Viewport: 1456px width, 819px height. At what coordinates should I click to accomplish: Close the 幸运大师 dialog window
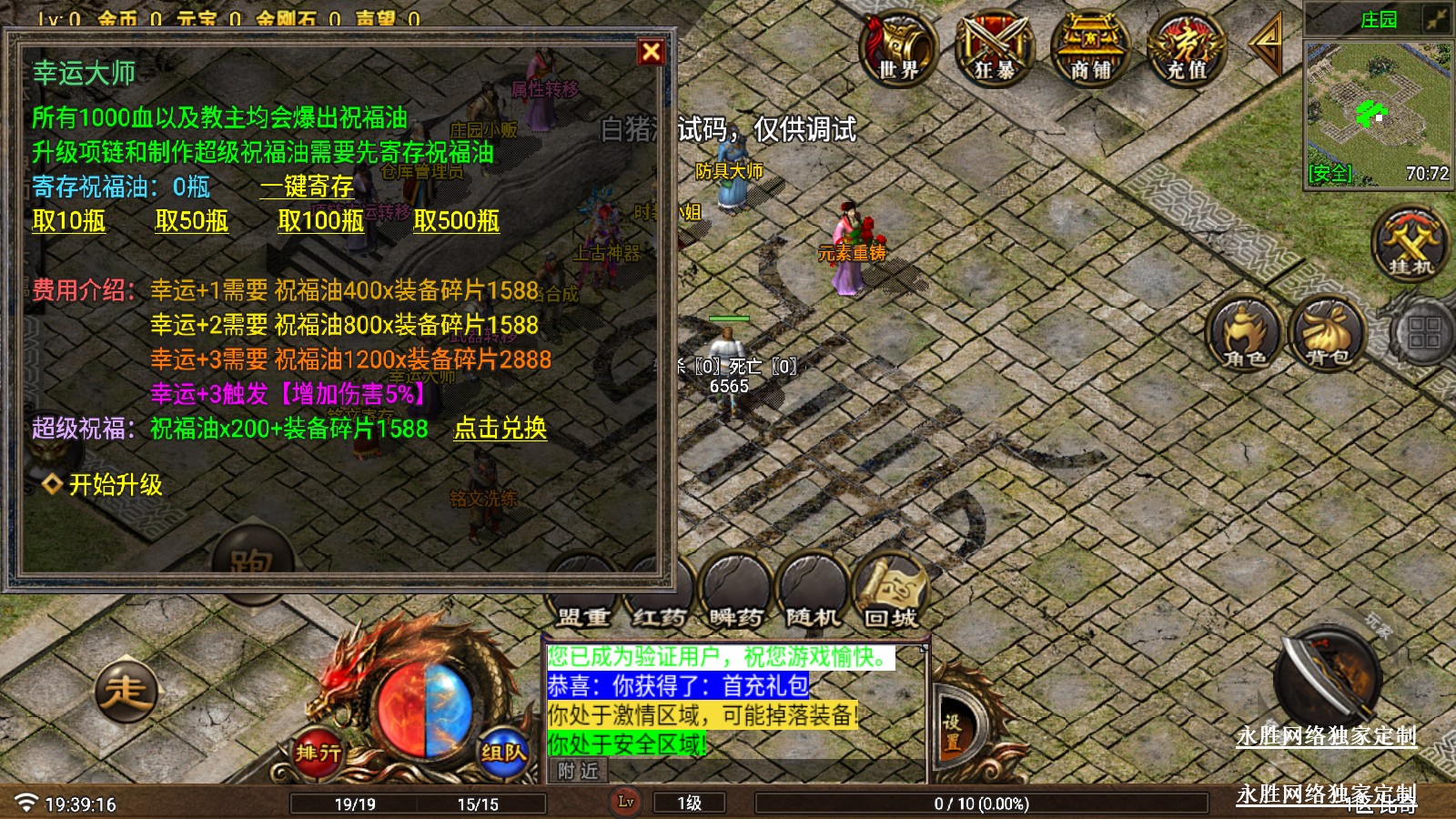click(651, 52)
